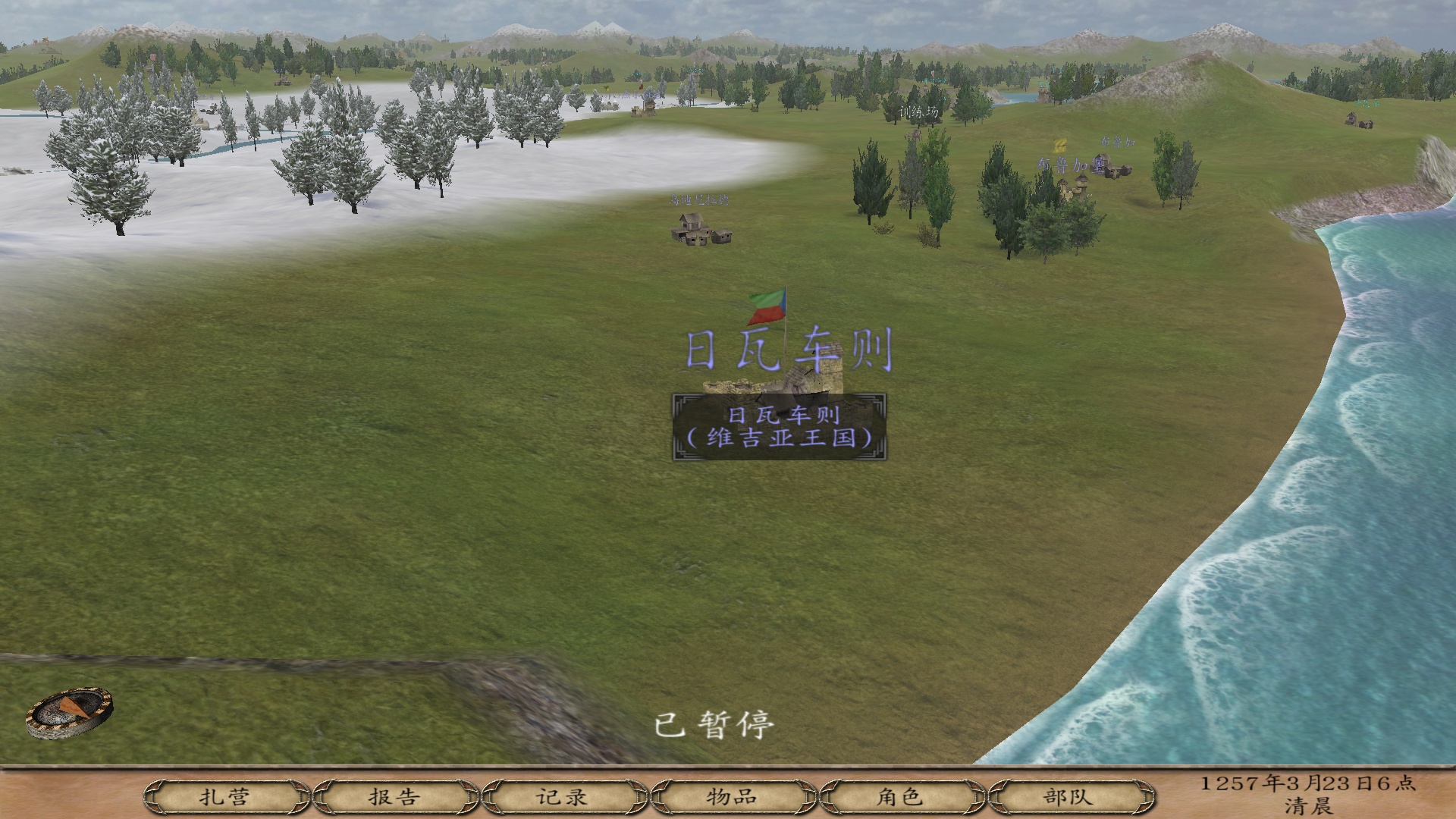This screenshot has width=1456, height=819.
Task: Open the 记录 (Notes) log
Action: 563,797
